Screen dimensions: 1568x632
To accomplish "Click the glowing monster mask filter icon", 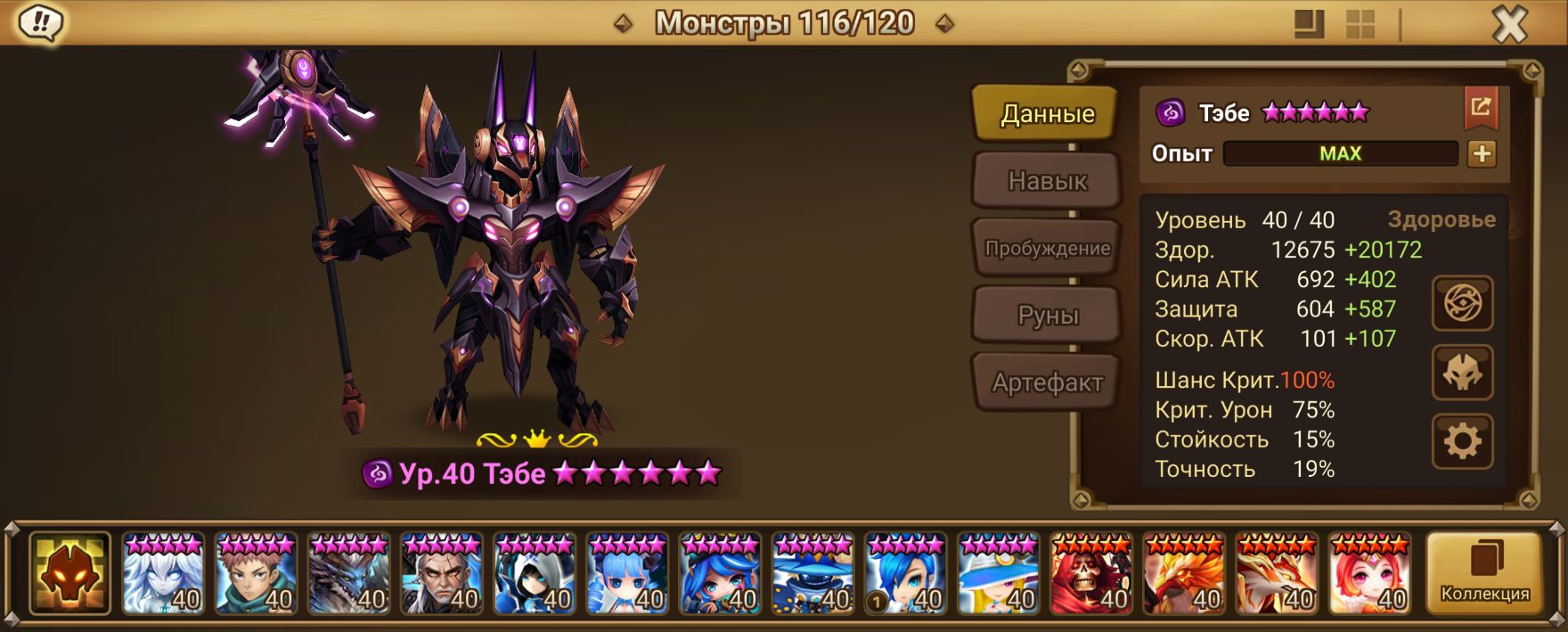I will coord(69,573).
